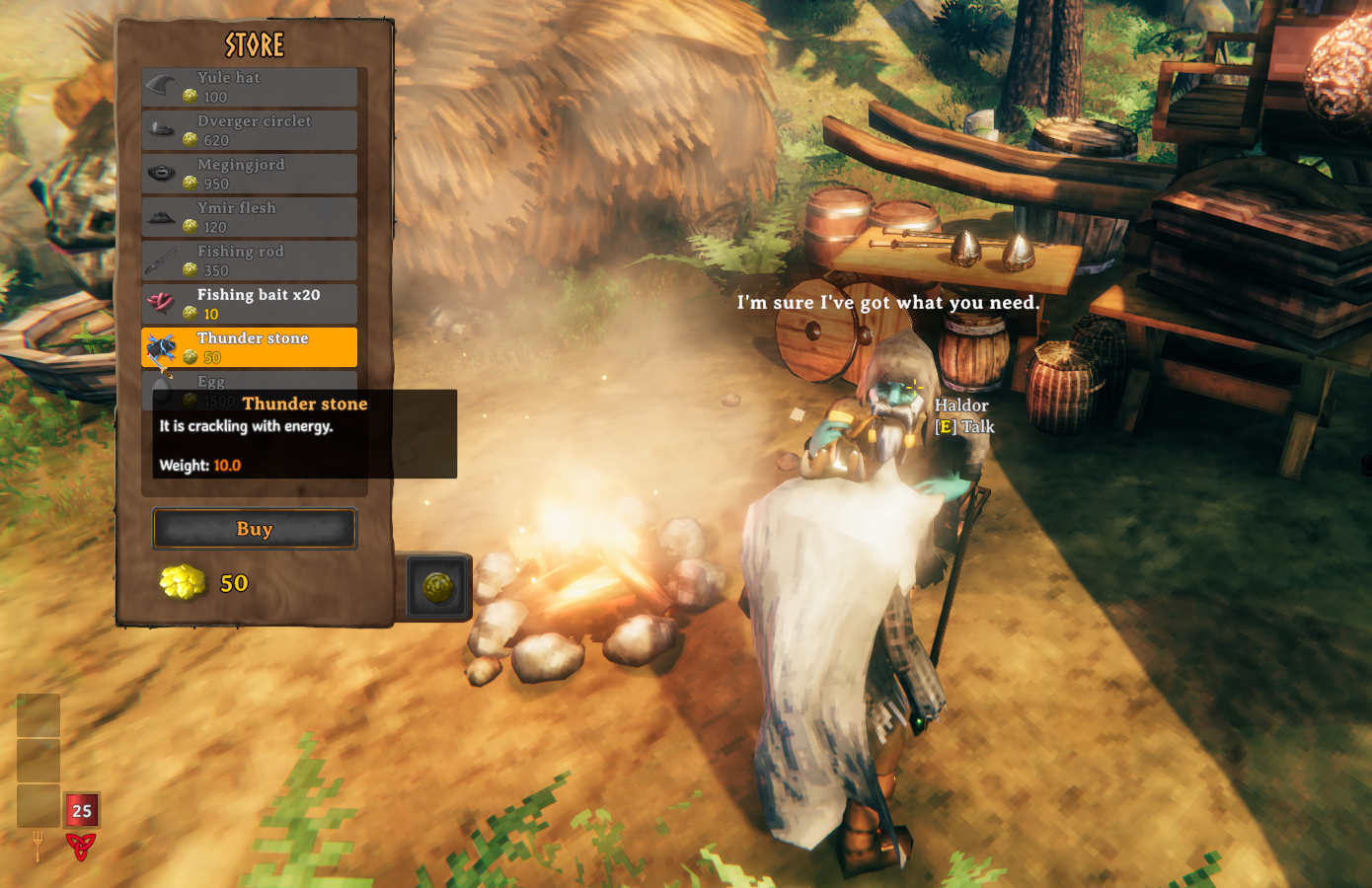Choose Fishing bait x20 in the store
Image resolution: width=1372 pixels, height=888 pixels.
tap(249, 304)
